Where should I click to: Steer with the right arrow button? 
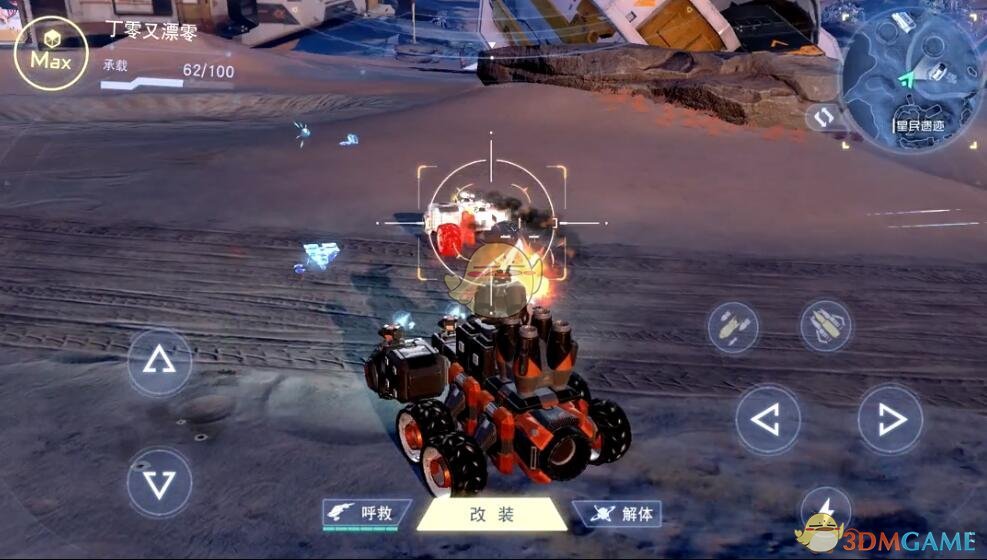click(889, 420)
